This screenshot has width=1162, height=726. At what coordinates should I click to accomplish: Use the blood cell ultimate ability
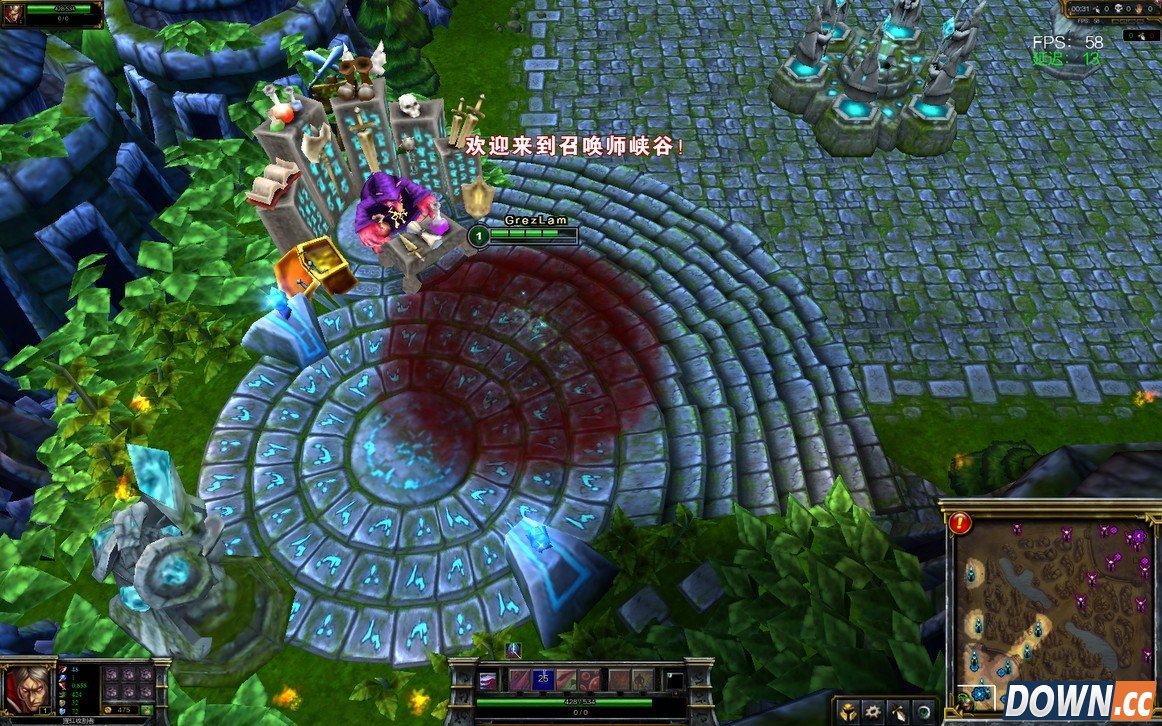coord(589,681)
